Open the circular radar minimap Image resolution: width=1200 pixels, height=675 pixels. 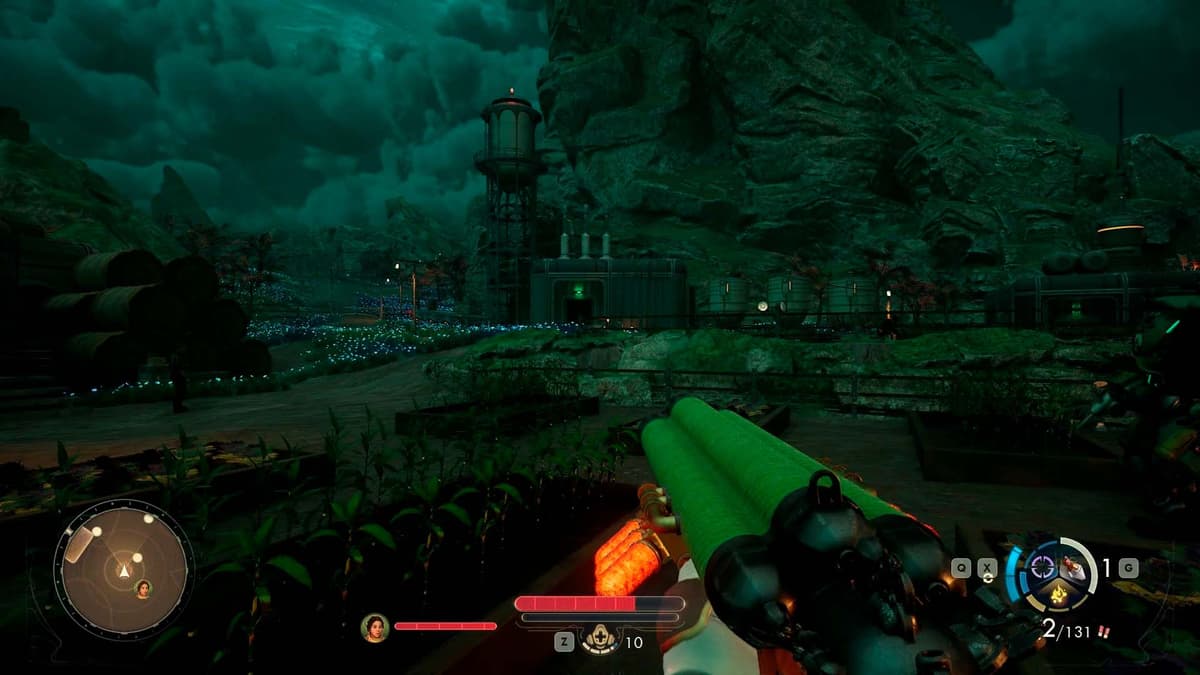tap(123, 569)
